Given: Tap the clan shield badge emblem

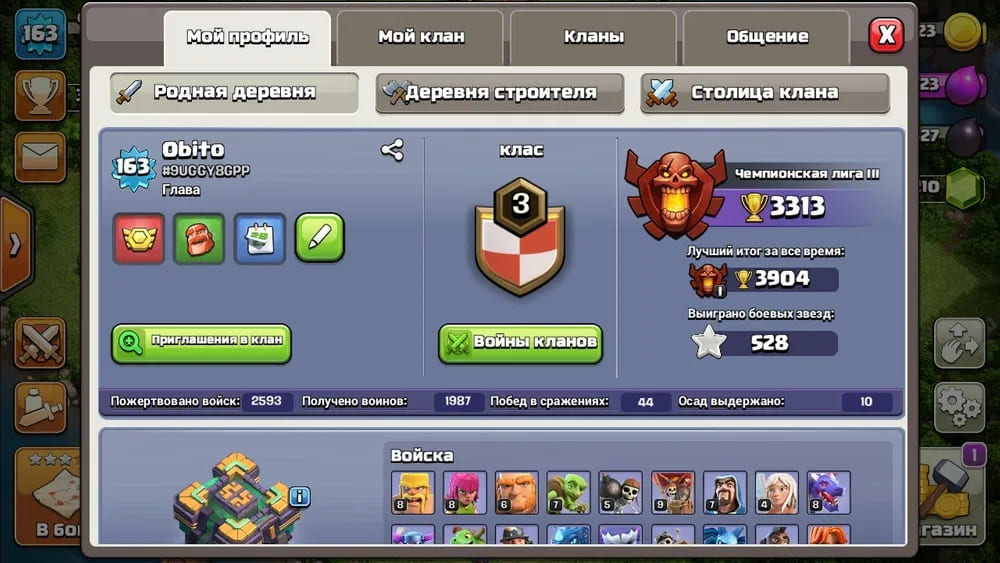Looking at the screenshot, I should (520, 235).
